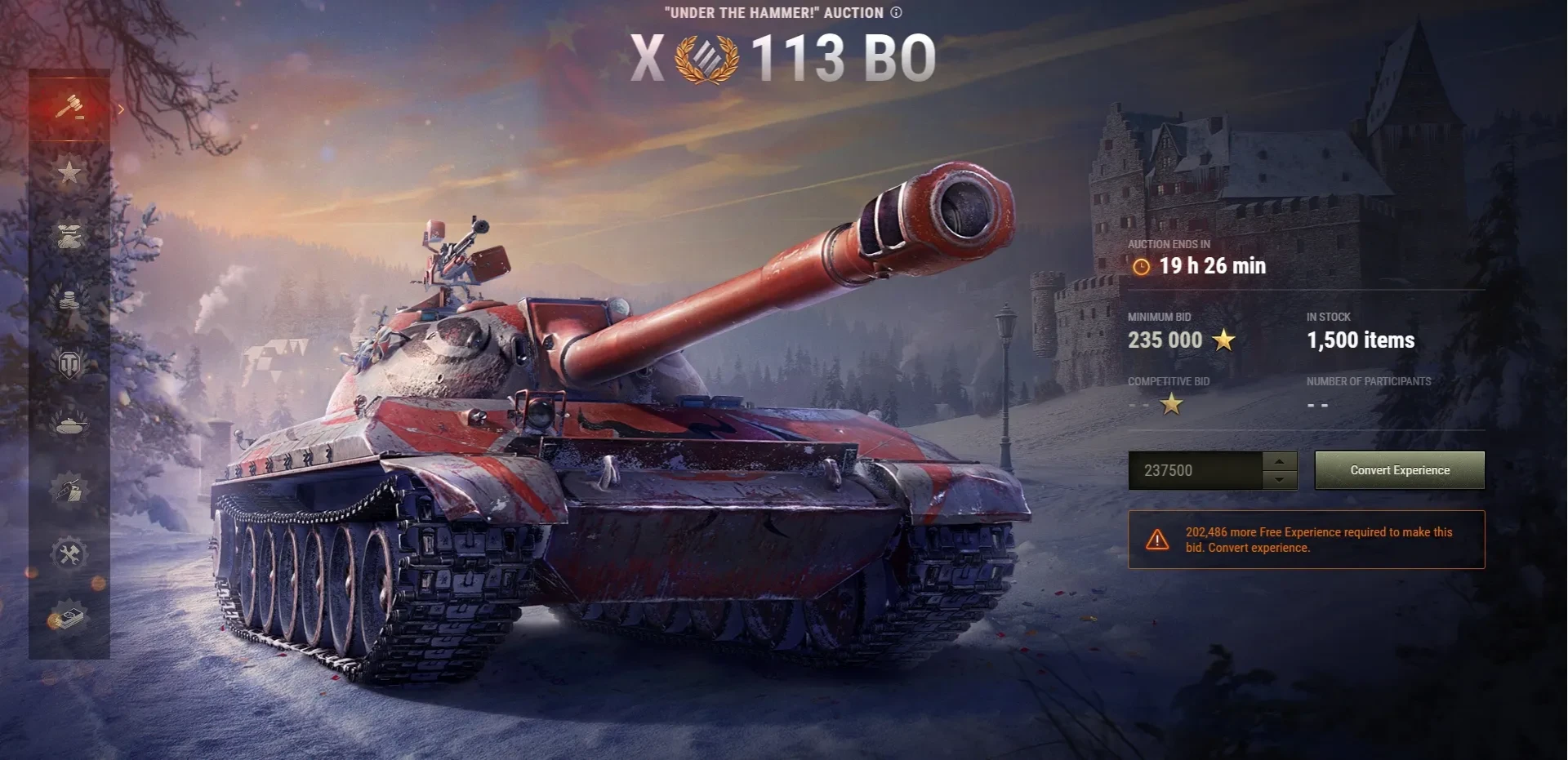Screen dimensions: 1568x760
Task: Focus the bid amount input field
Action: pyautogui.click(x=1195, y=470)
